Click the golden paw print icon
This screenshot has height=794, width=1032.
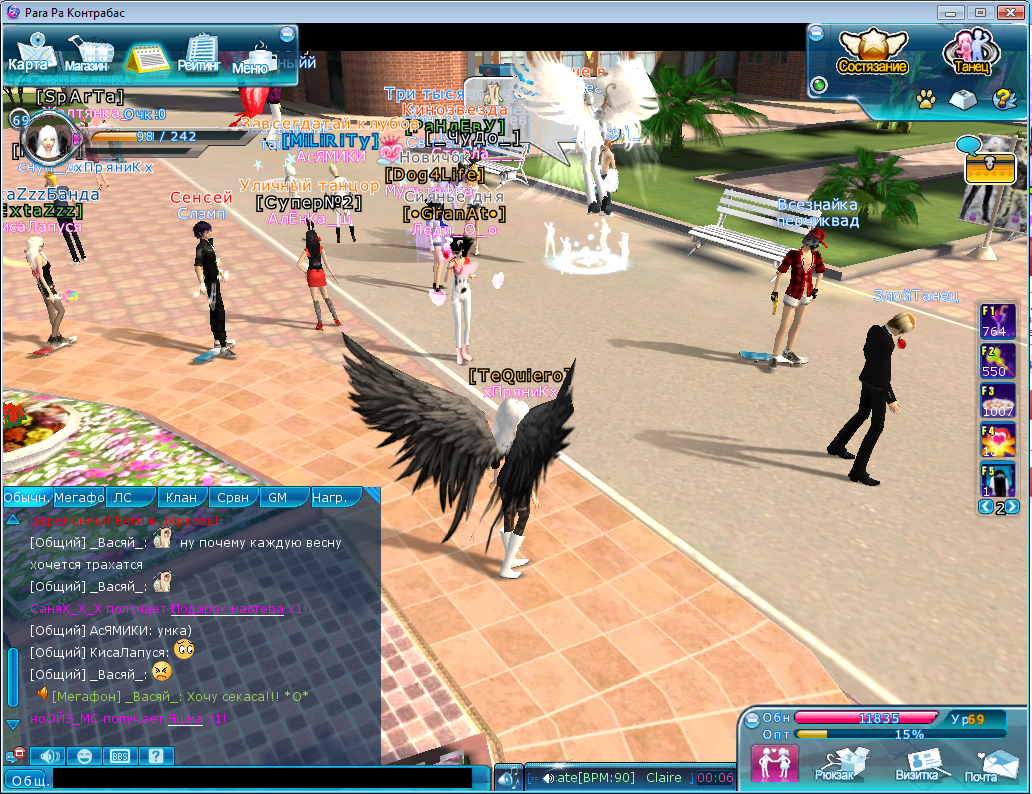(x=926, y=99)
